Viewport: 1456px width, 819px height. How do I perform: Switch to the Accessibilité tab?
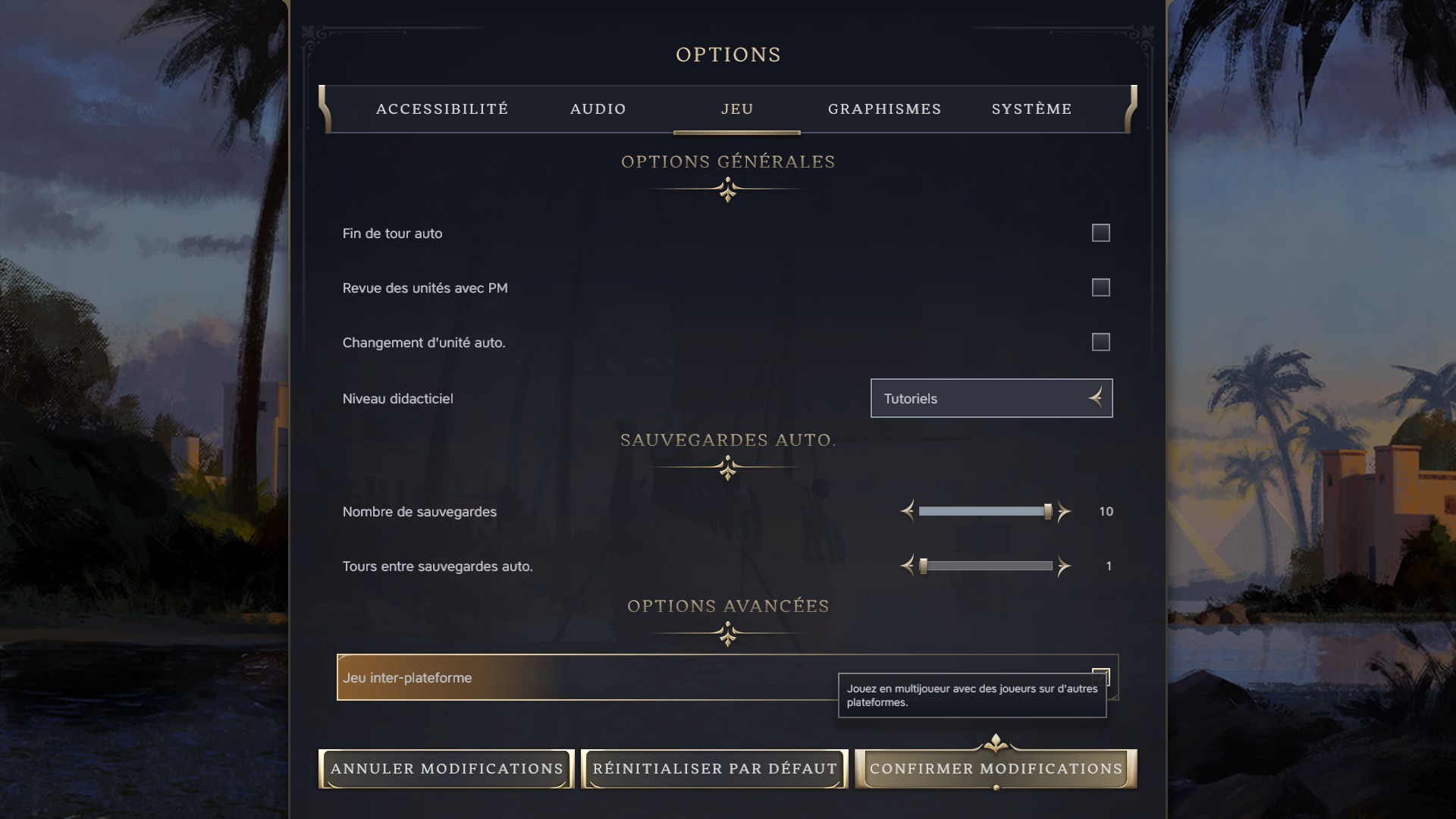pos(442,109)
